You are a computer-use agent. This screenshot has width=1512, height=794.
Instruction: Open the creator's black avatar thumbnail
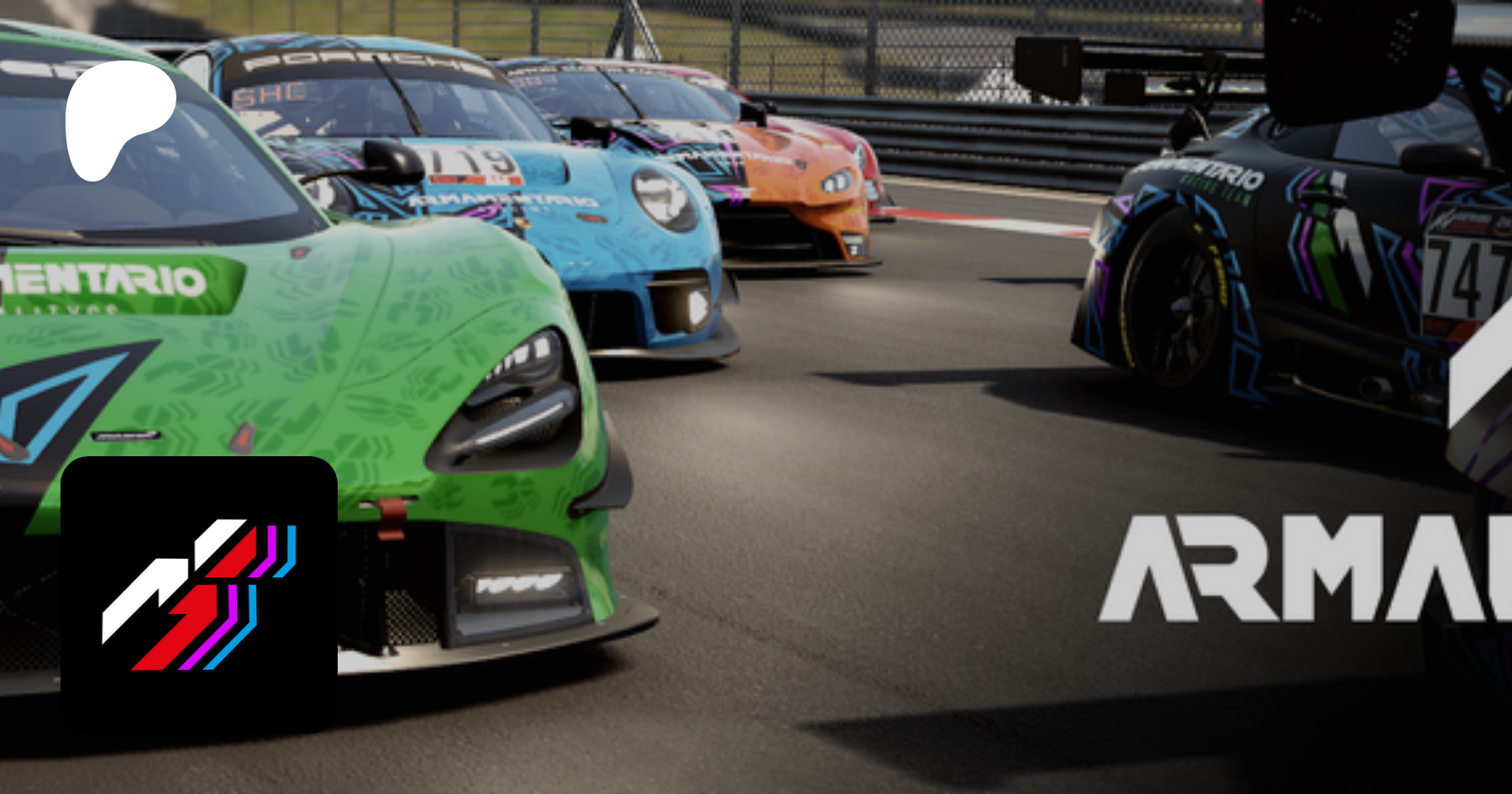tap(199, 594)
